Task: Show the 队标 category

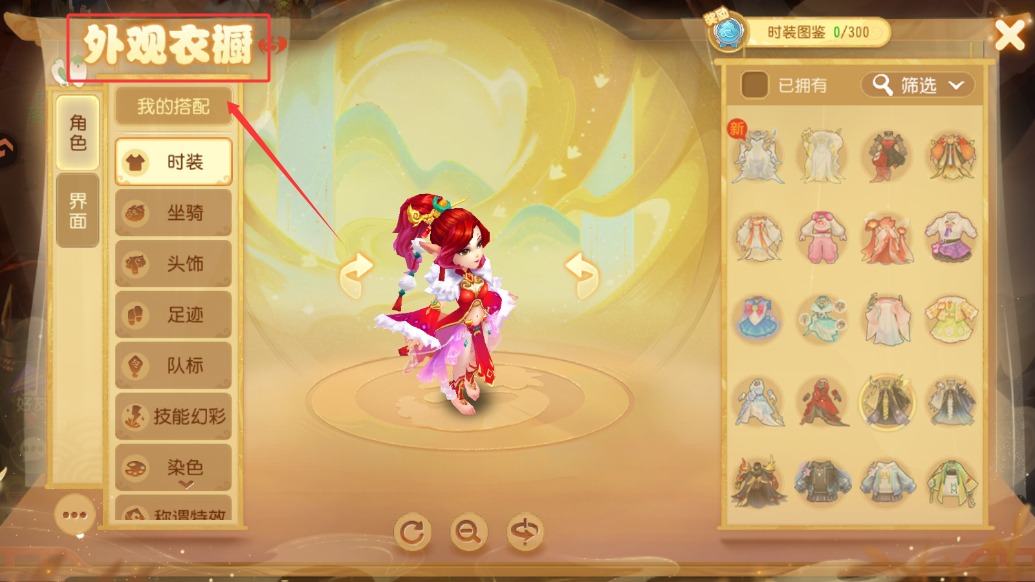Action: (173, 366)
